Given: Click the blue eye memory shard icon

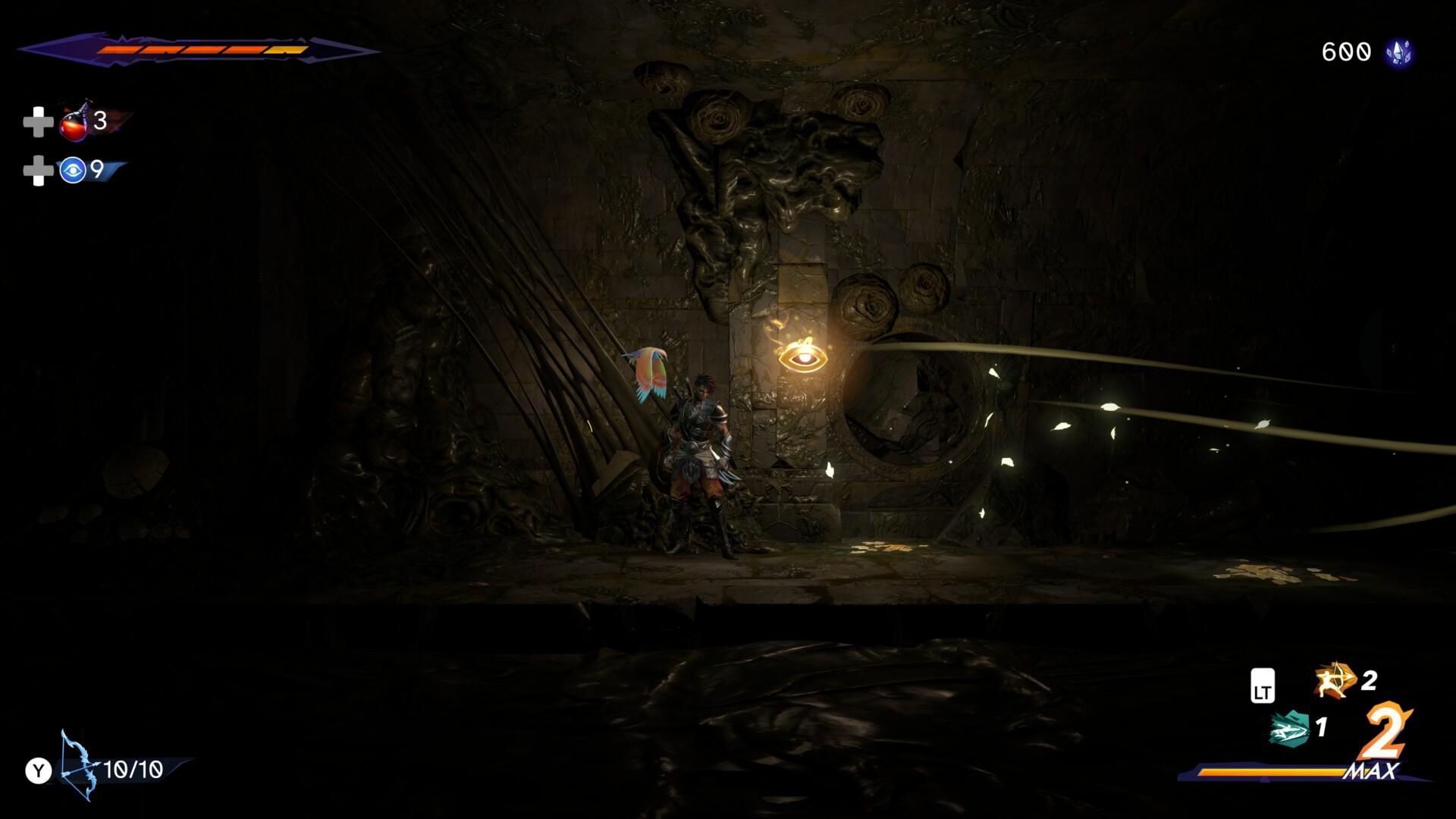Looking at the screenshot, I should tap(73, 171).
